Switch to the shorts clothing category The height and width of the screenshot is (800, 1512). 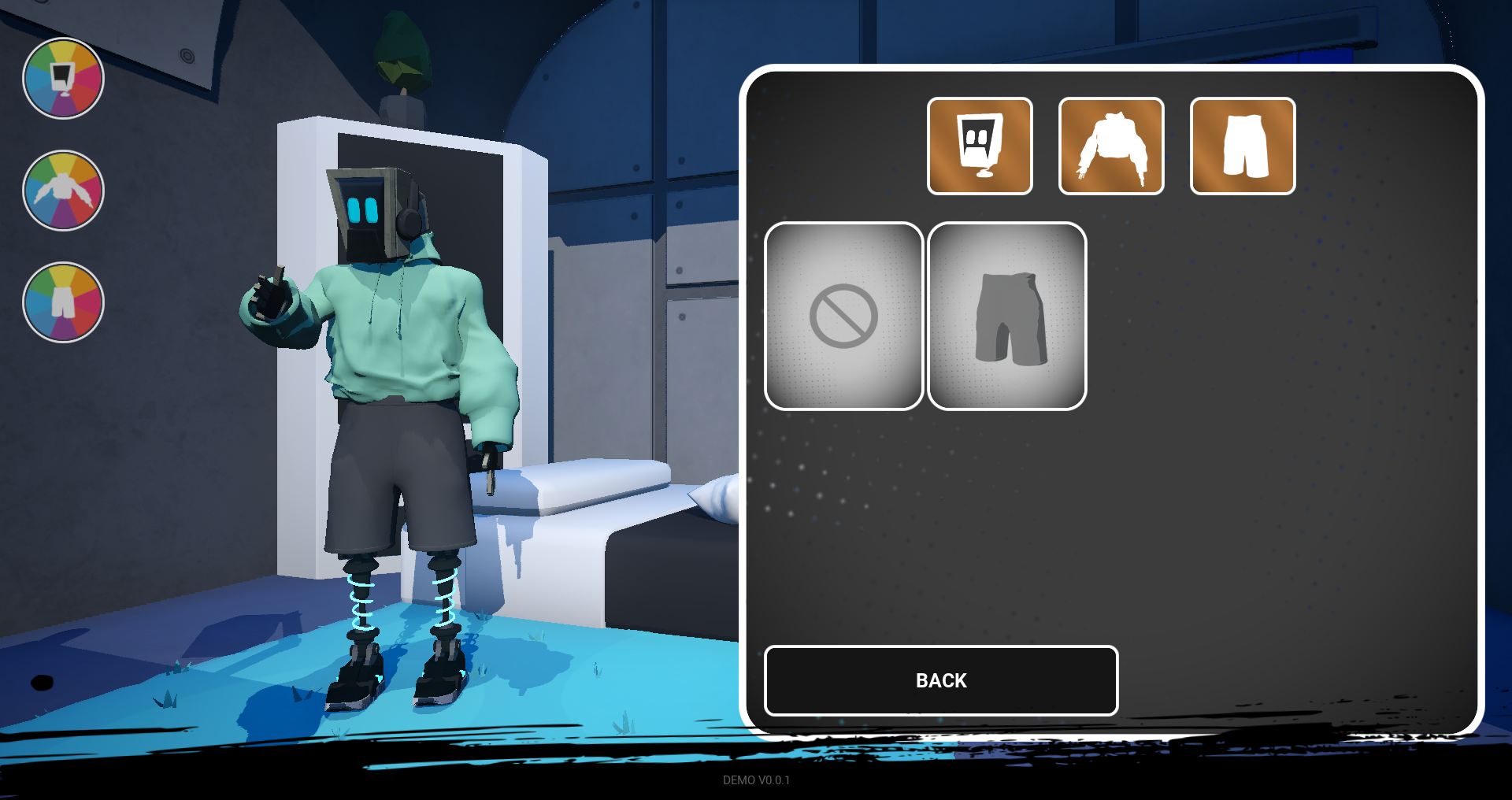pyautogui.click(x=1242, y=146)
